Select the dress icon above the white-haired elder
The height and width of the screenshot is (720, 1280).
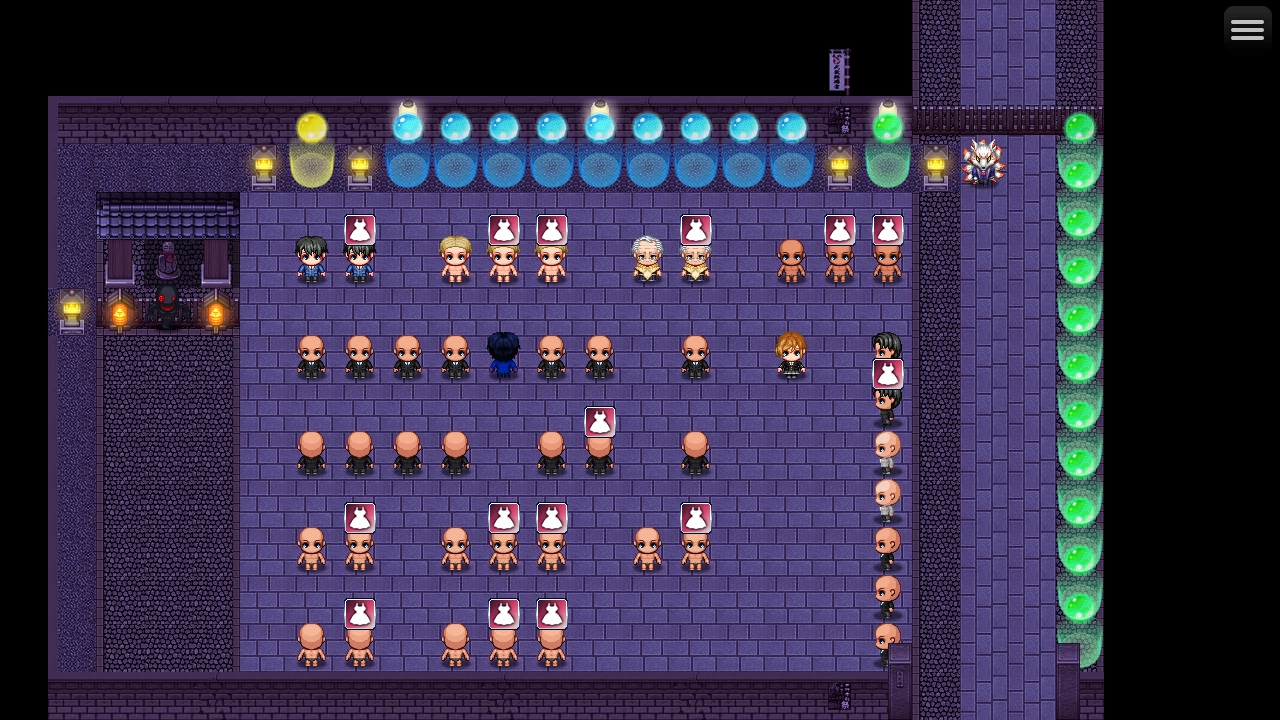696,229
